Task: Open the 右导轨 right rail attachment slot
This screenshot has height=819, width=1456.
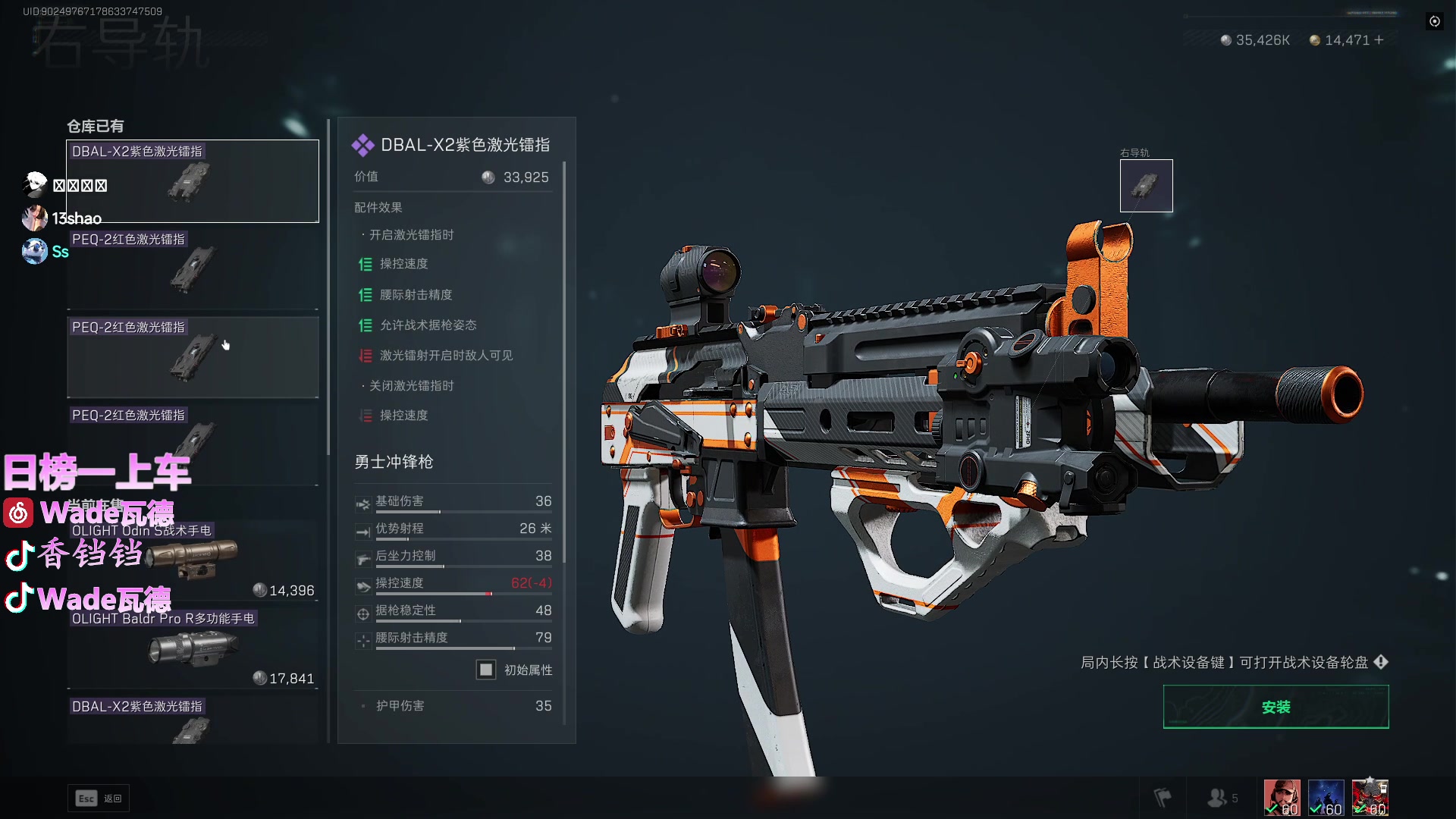Action: coord(1146,186)
